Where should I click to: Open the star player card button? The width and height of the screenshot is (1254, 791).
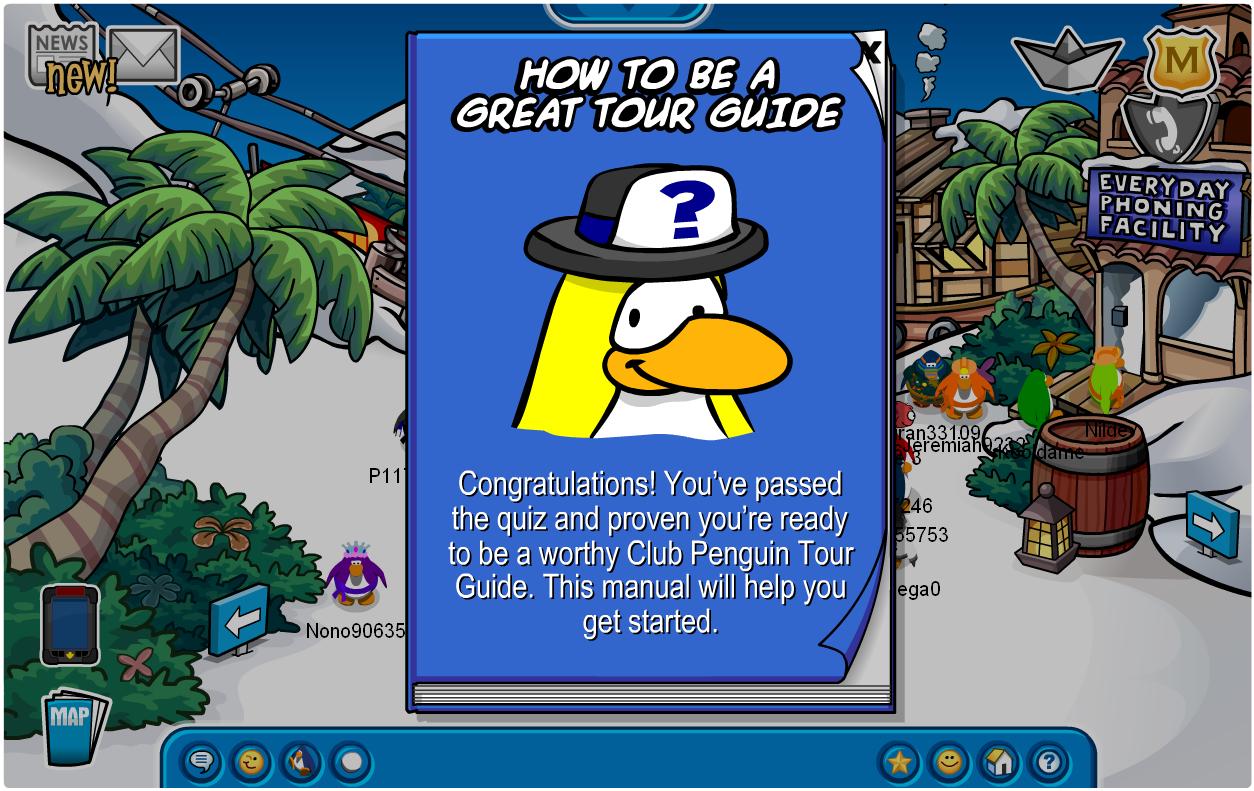[x=899, y=764]
